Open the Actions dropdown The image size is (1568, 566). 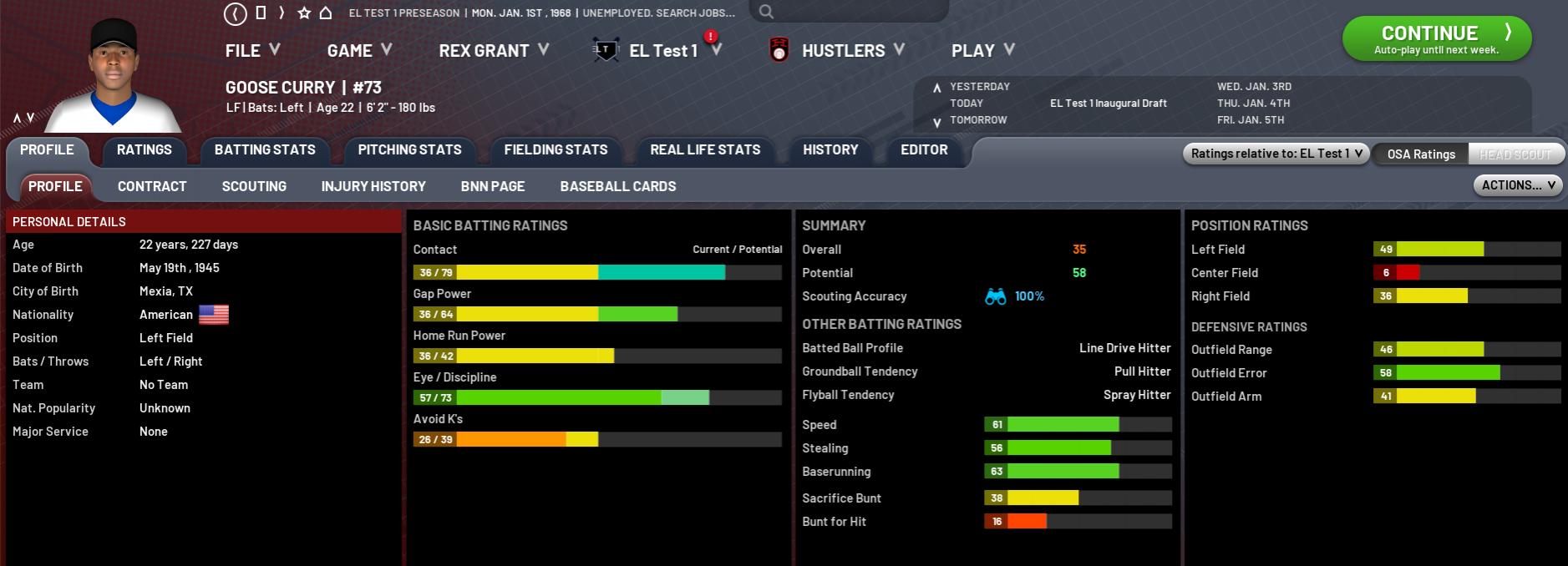click(x=1517, y=185)
